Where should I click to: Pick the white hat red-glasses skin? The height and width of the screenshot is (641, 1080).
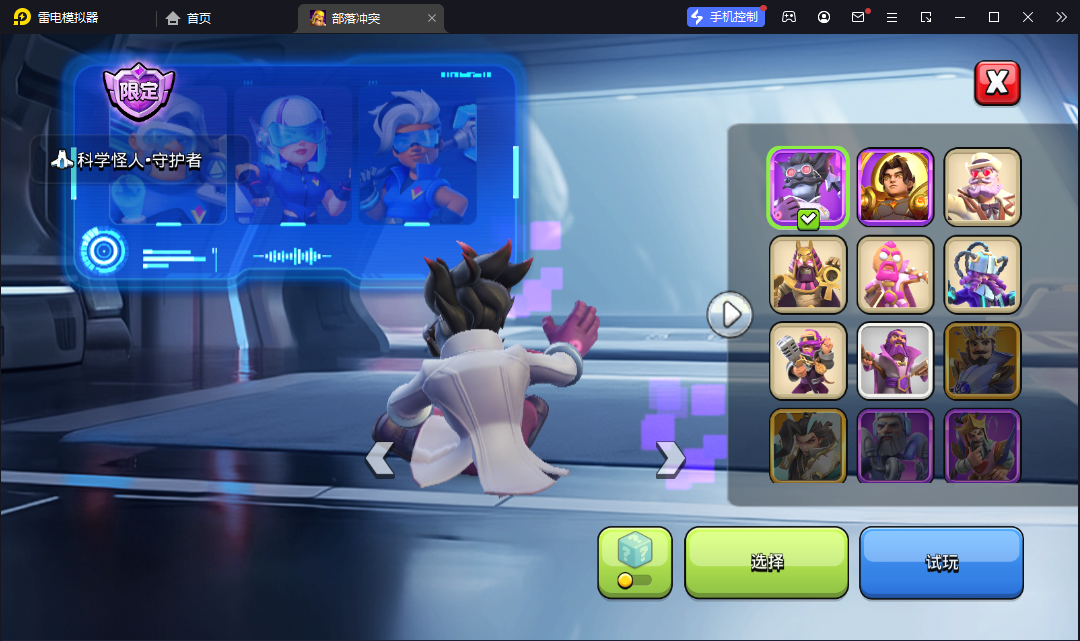tap(982, 187)
